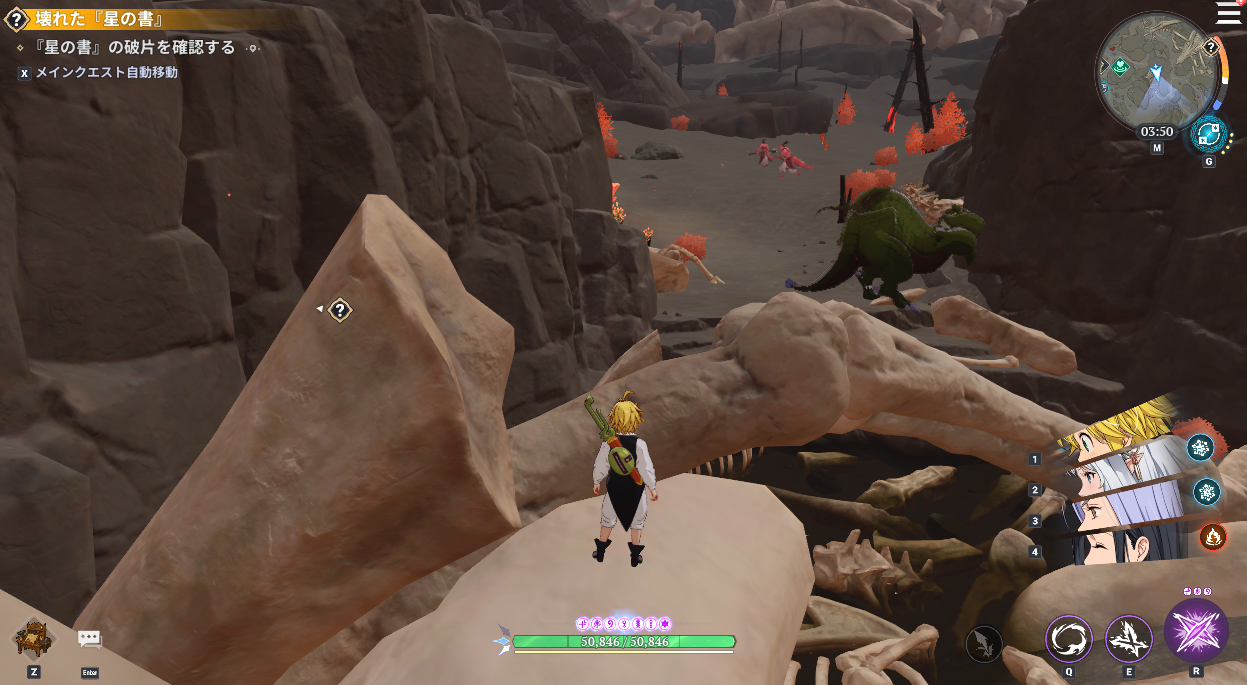Image resolution: width=1247 pixels, height=685 pixels.
Task: Open the wooden workbench icon
Action: coord(34,638)
